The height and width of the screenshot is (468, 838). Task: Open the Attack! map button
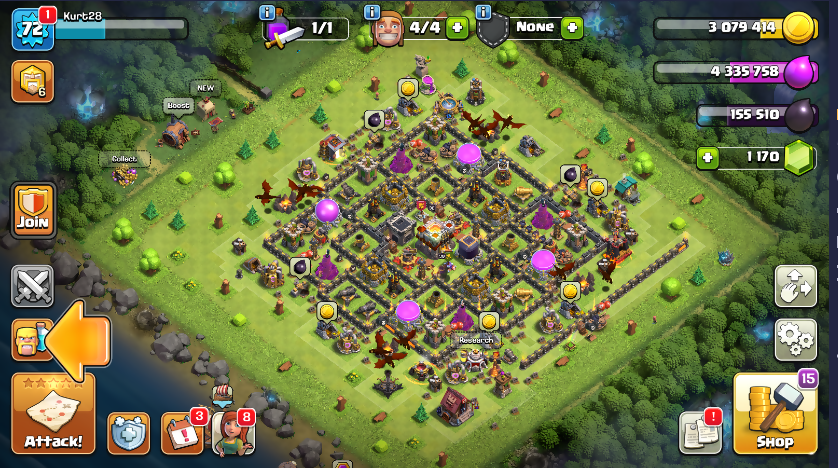point(53,414)
